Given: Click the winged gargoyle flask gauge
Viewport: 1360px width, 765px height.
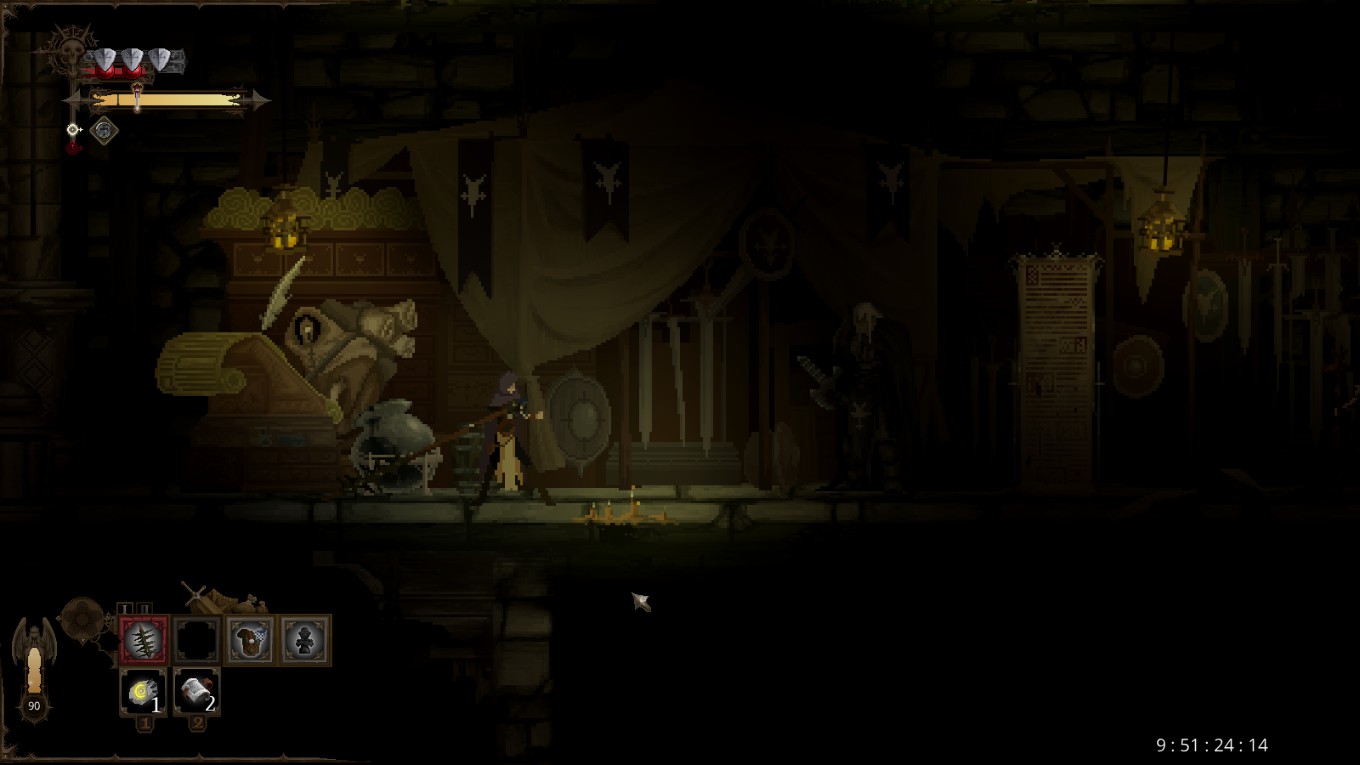Looking at the screenshot, I should [x=34, y=665].
